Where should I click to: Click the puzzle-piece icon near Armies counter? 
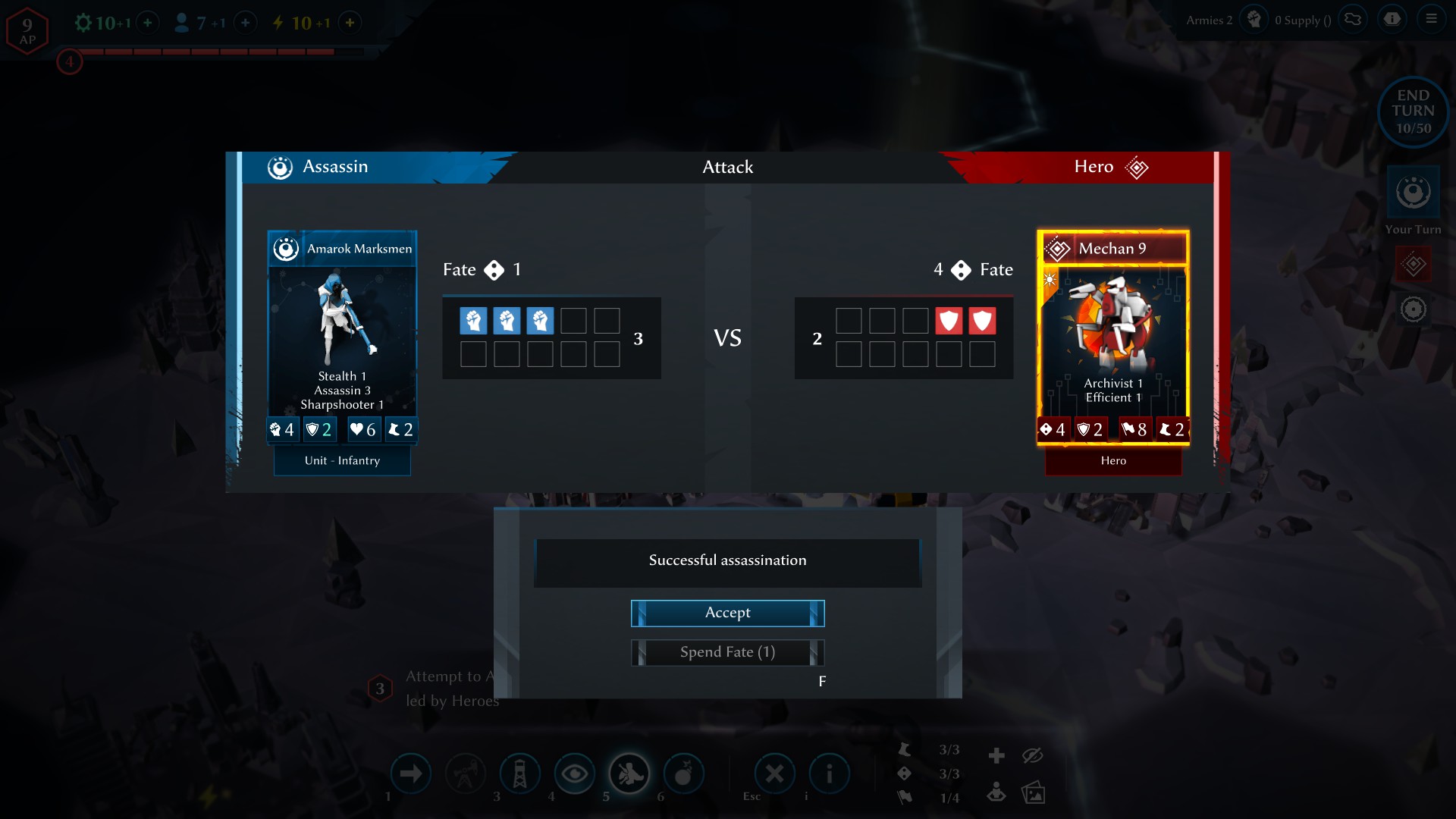pyautogui.click(x=1353, y=19)
